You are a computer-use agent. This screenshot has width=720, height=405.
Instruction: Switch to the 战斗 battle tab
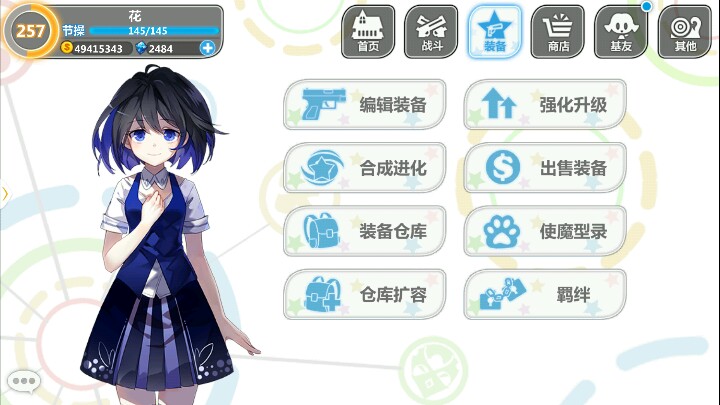click(x=431, y=31)
